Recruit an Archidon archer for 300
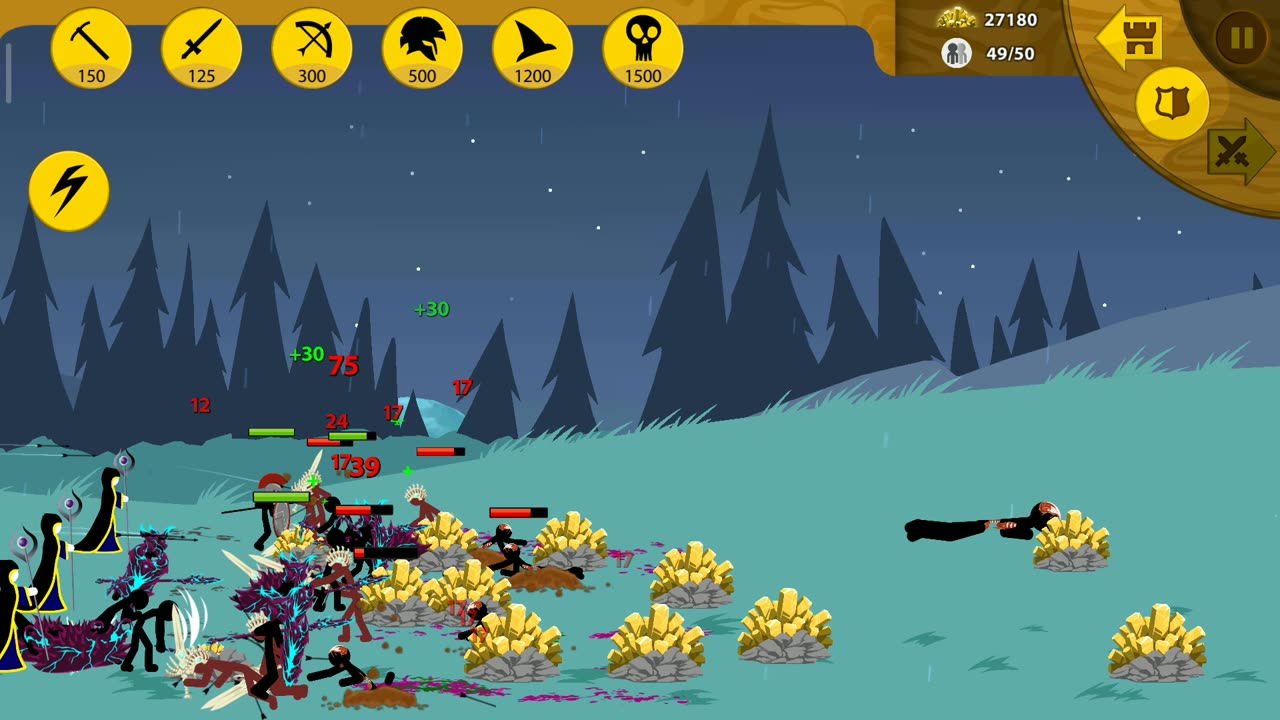 click(312, 48)
